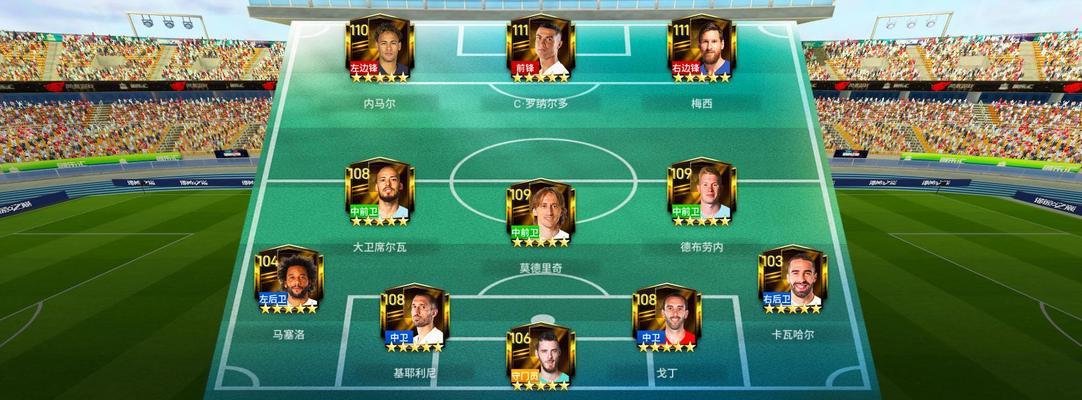Select the 106-rated goalkeeper card
Image resolution: width=1082 pixels, height=400 pixels.
pyautogui.click(x=540, y=357)
